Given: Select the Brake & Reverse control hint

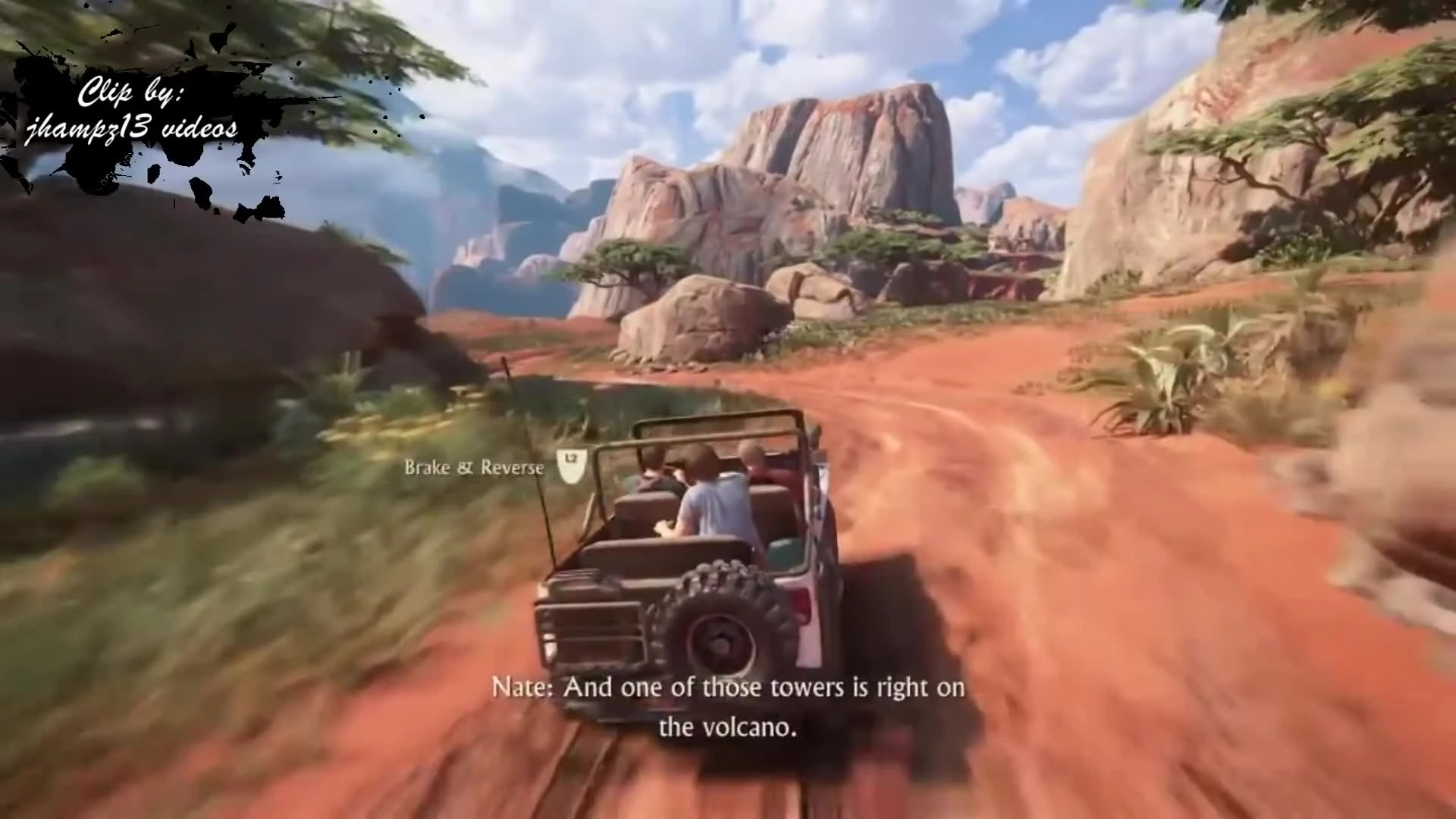Looking at the screenshot, I should point(474,468).
